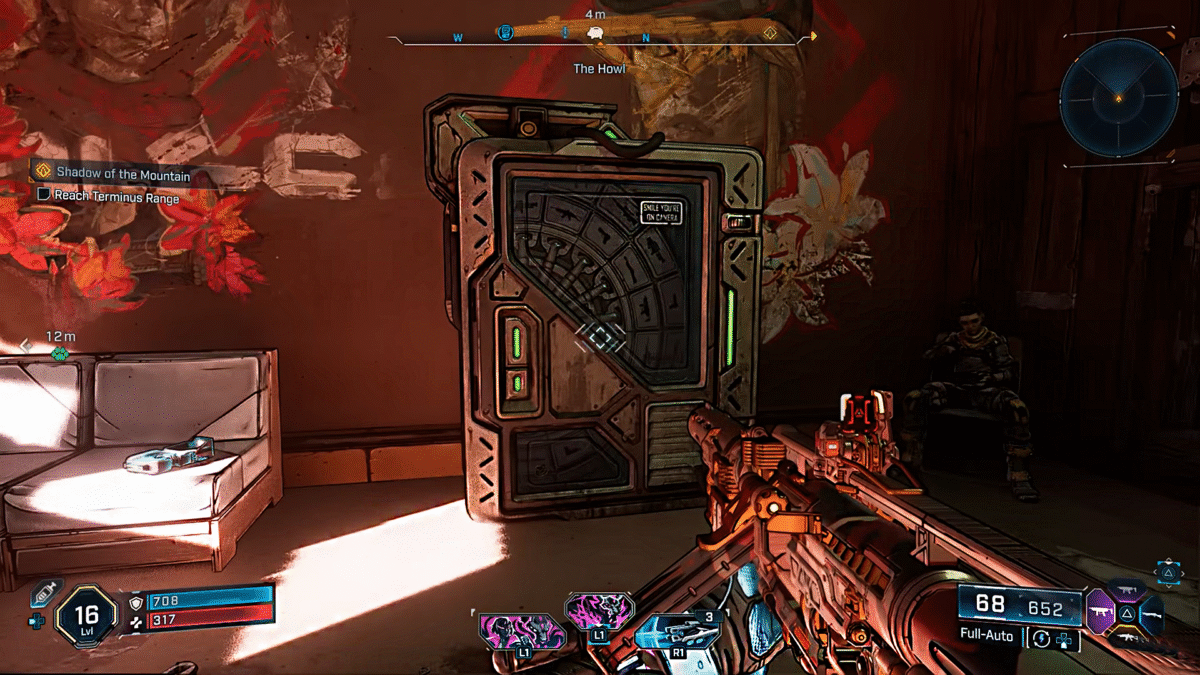Pick the top weapon slot in wheel
1200x675 pixels.
point(1126,590)
